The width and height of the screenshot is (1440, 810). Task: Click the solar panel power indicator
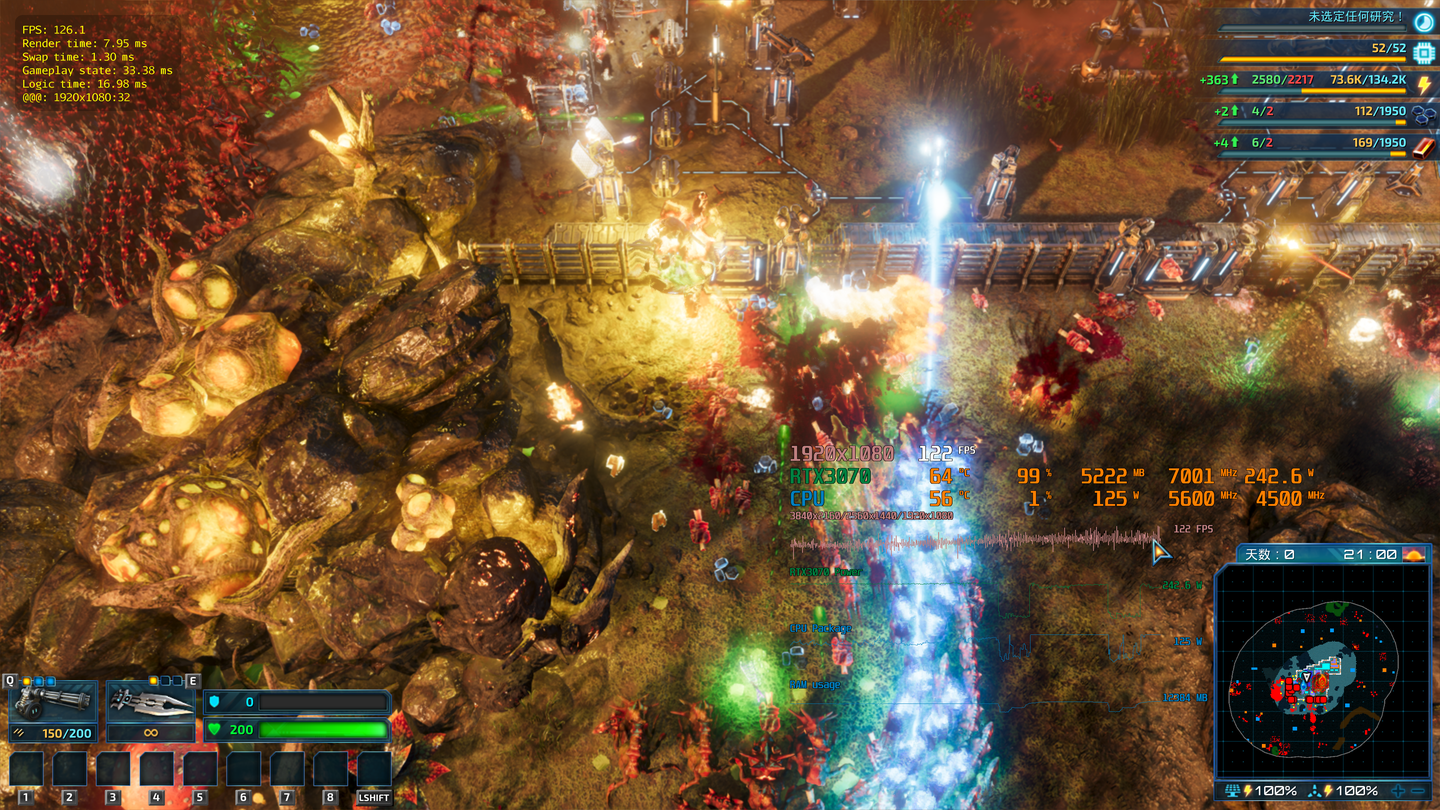click(x=1233, y=791)
